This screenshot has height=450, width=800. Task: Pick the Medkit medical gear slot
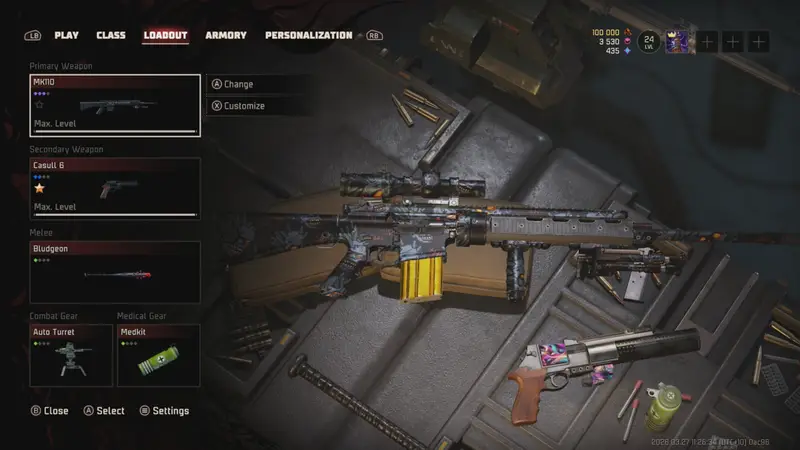[158, 355]
